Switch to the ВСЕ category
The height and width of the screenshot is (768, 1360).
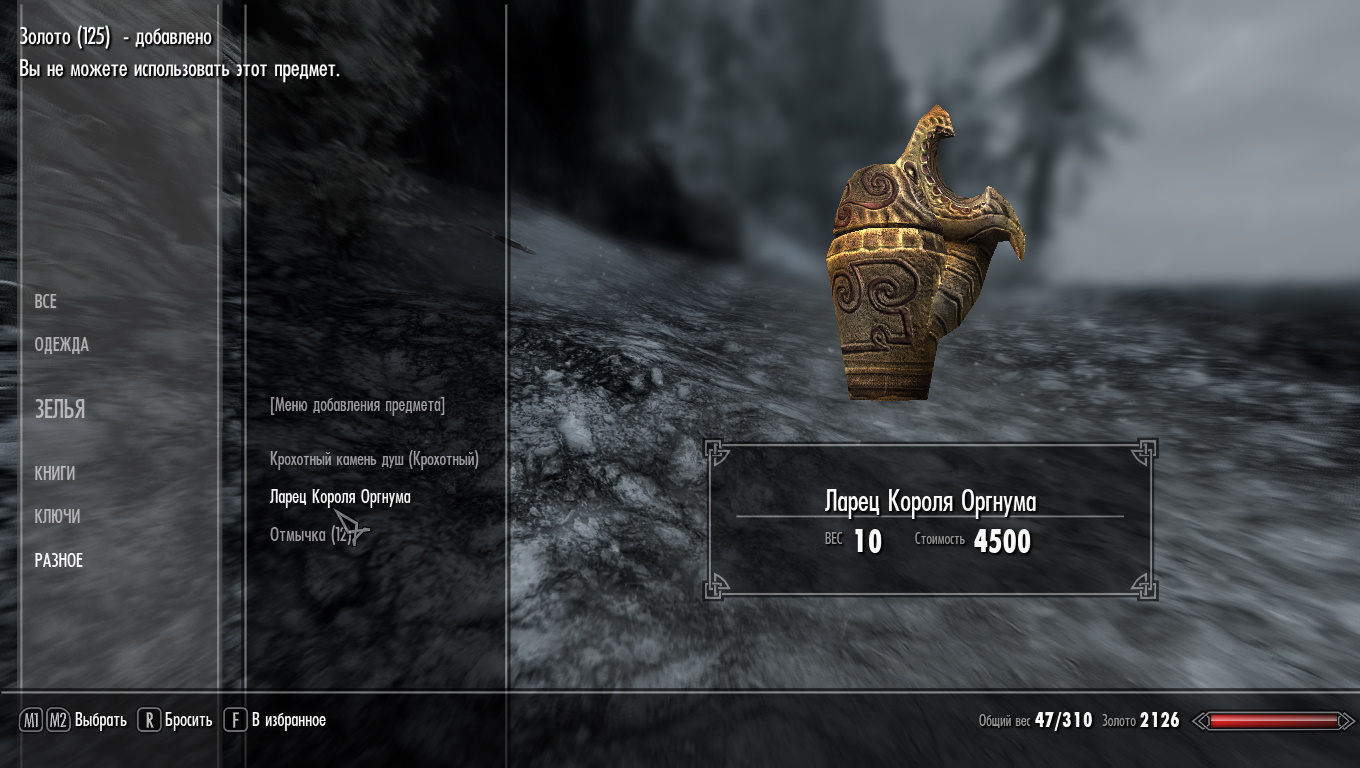pyautogui.click(x=46, y=302)
